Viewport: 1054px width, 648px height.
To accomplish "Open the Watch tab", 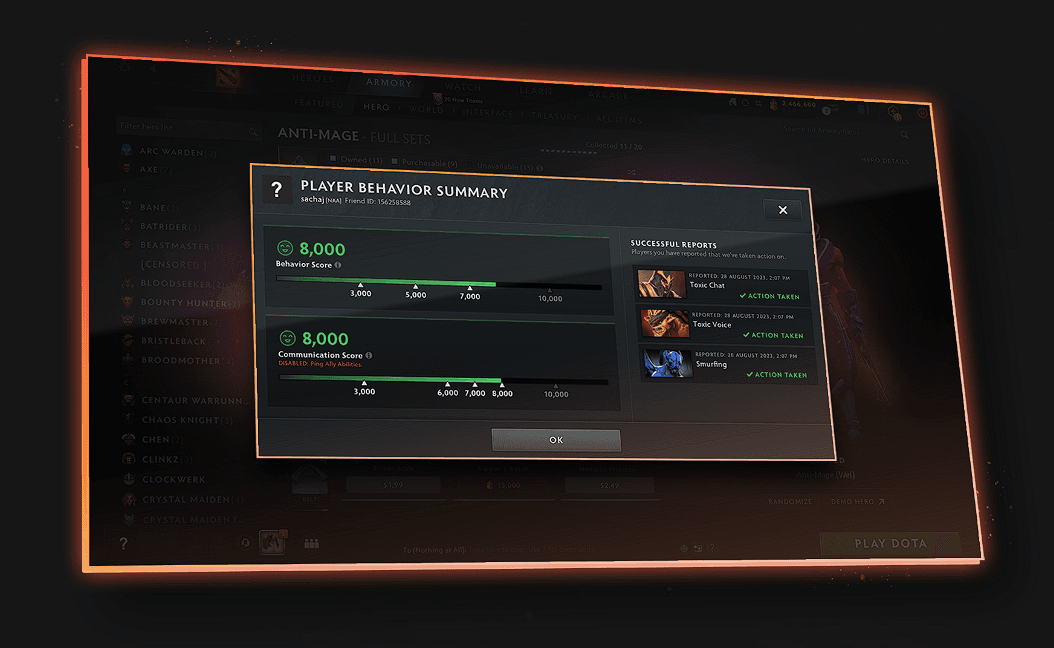I will [463, 87].
